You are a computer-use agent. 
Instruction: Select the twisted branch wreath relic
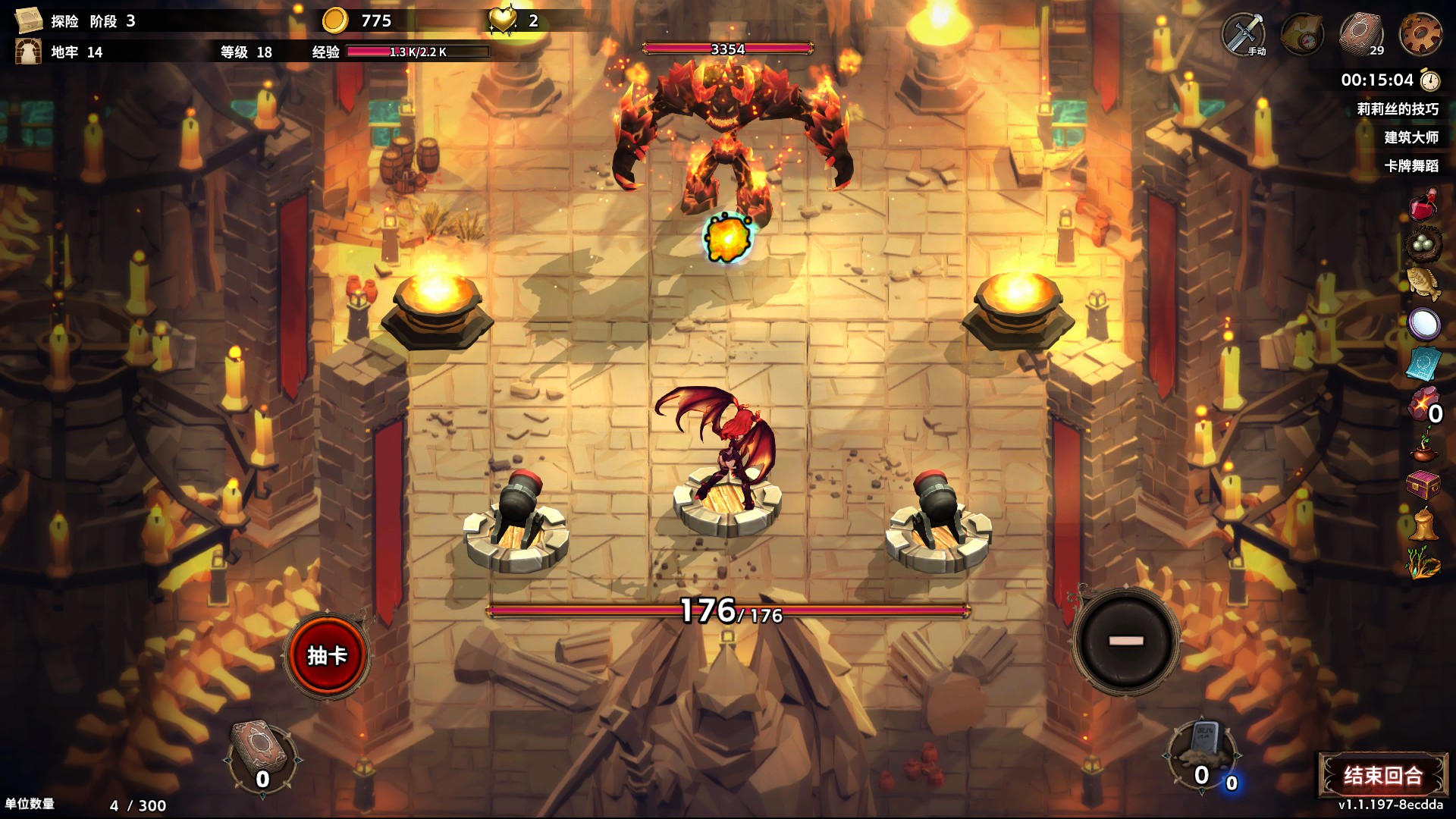click(x=1423, y=563)
